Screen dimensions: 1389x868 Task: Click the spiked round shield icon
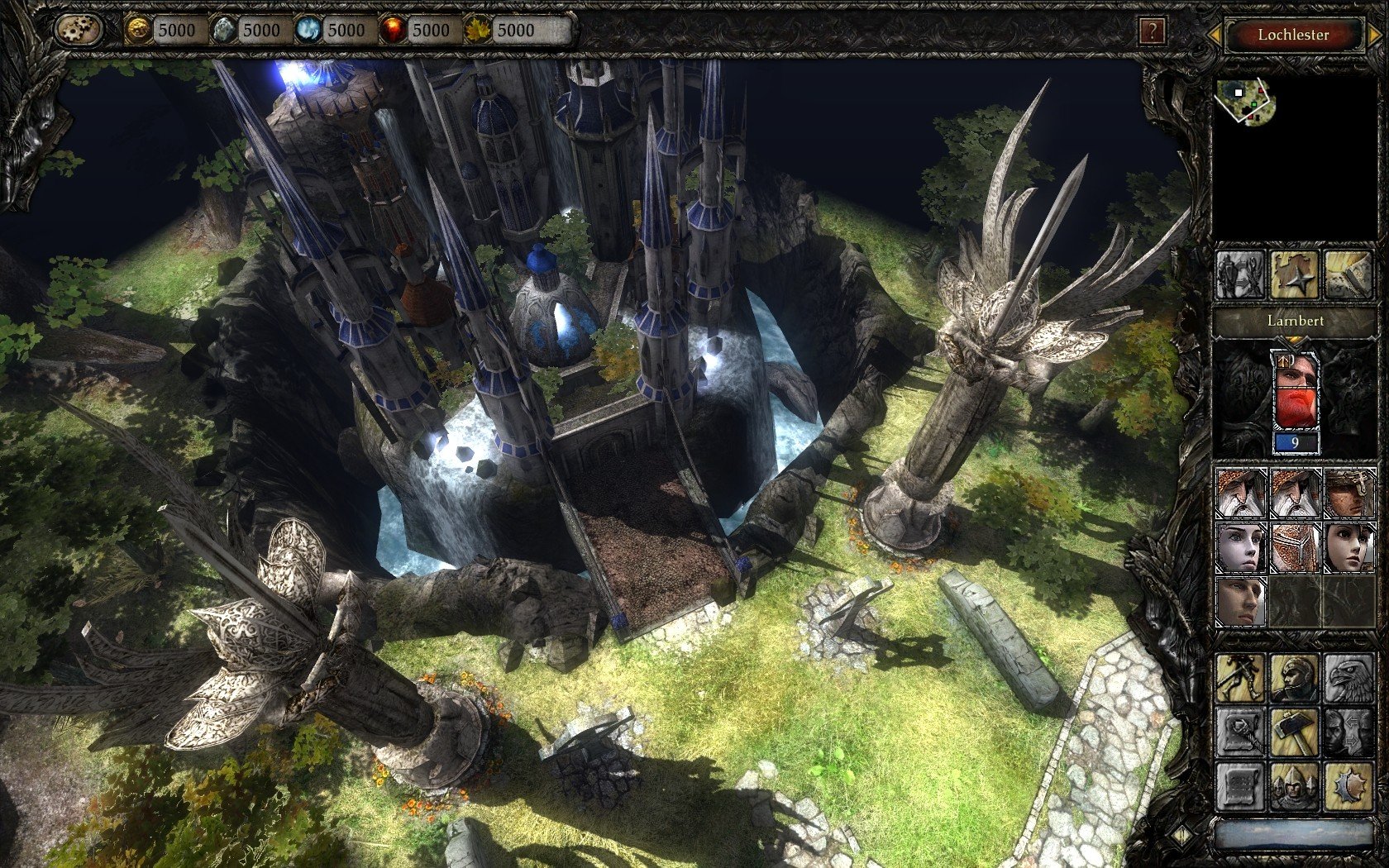[x=1348, y=786]
